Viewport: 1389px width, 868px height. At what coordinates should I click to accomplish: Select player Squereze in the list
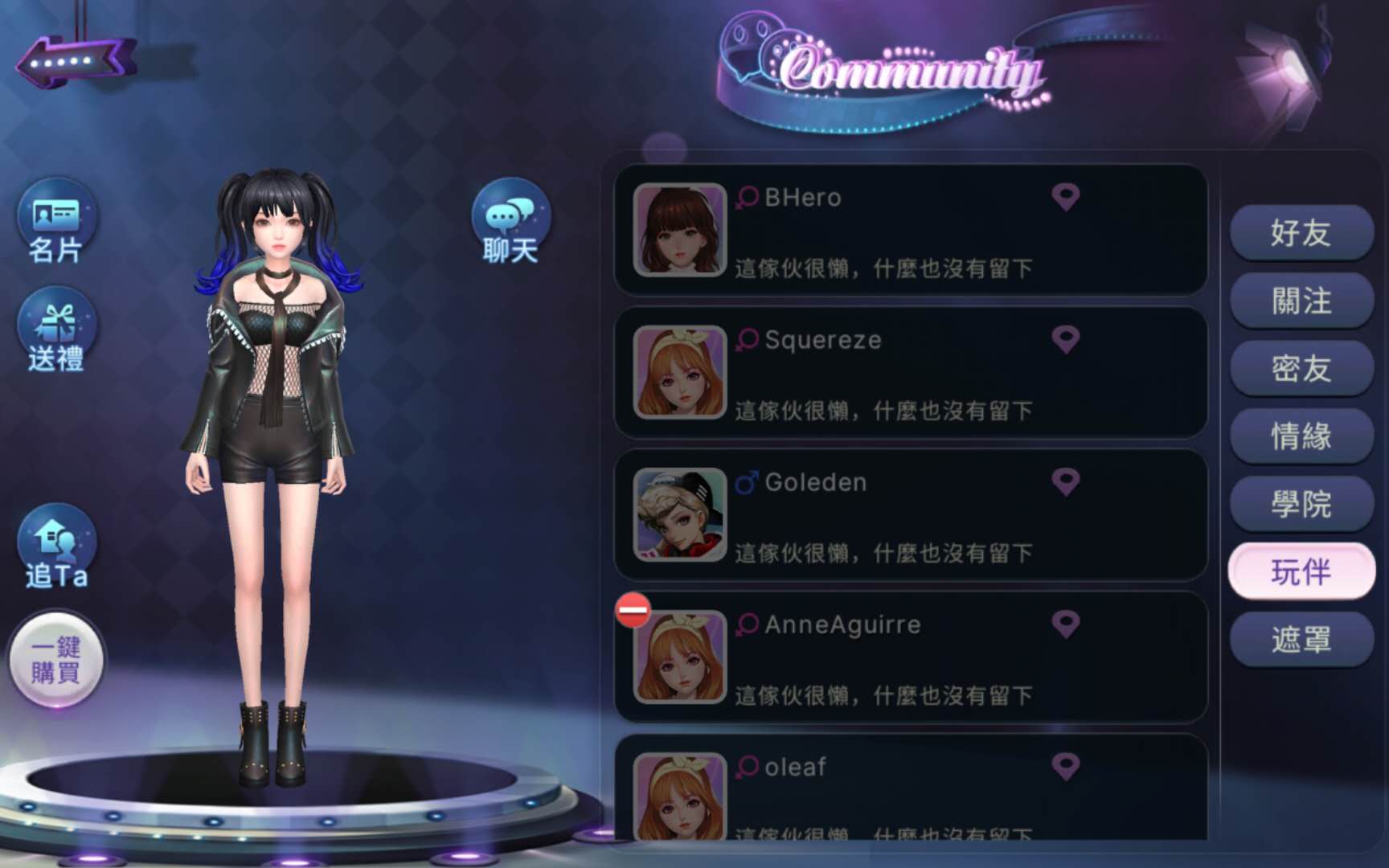click(910, 373)
